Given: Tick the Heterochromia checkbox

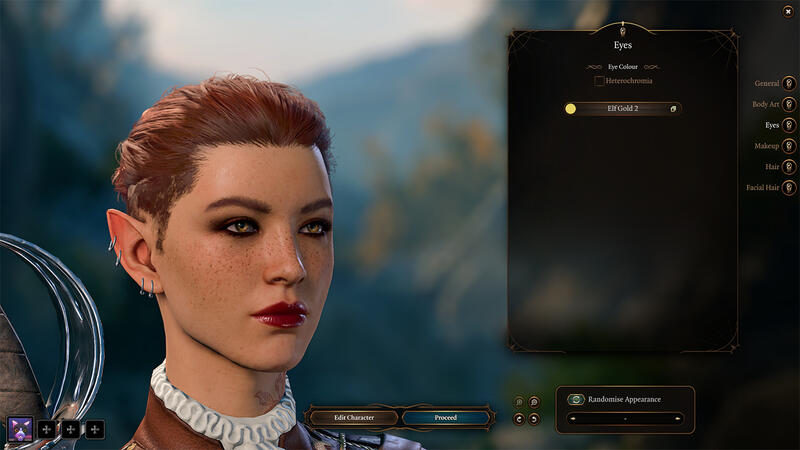Looking at the screenshot, I should [599, 80].
